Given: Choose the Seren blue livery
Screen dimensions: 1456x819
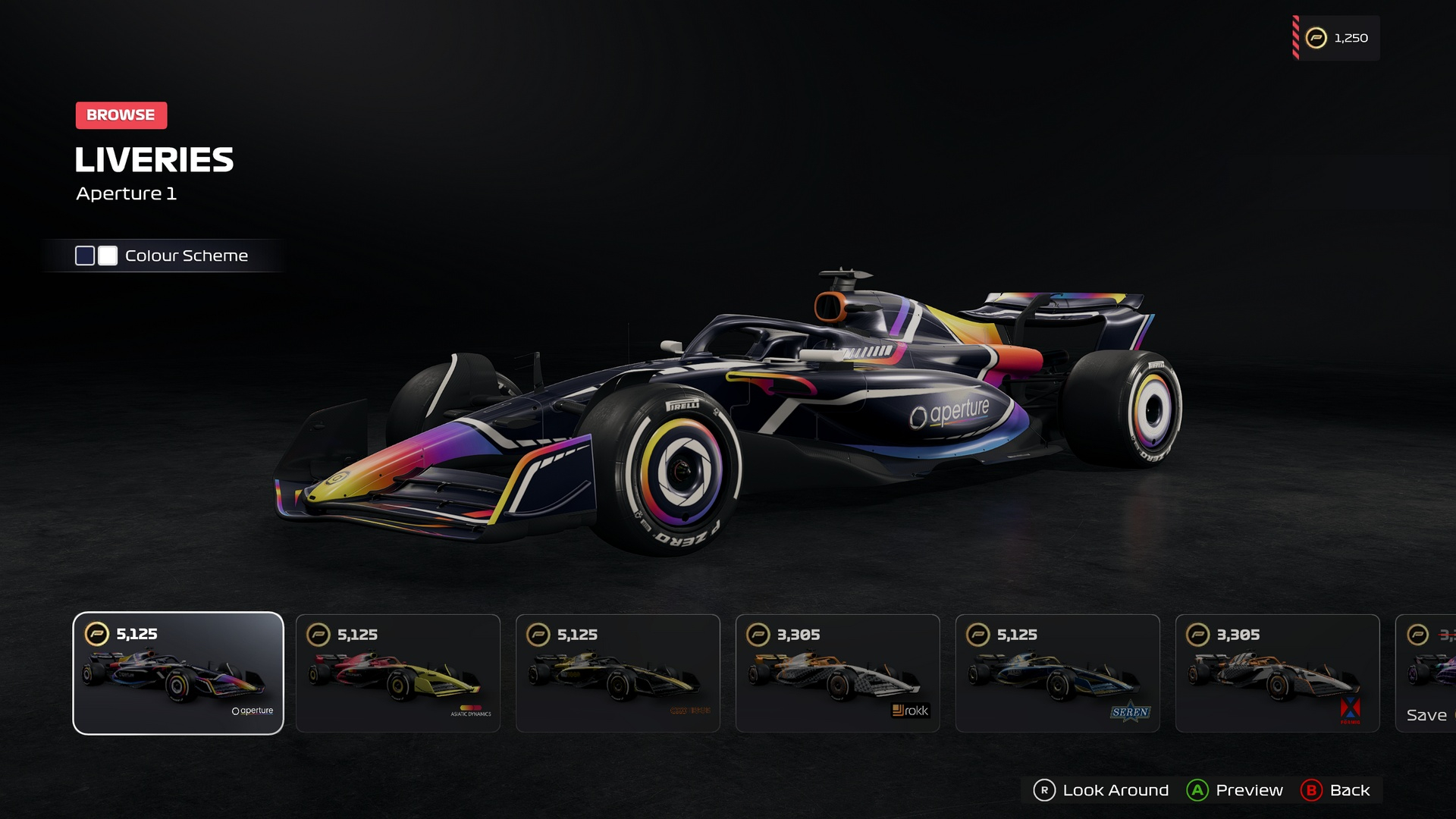Looking at the screenshot, I should (1058, 673).
